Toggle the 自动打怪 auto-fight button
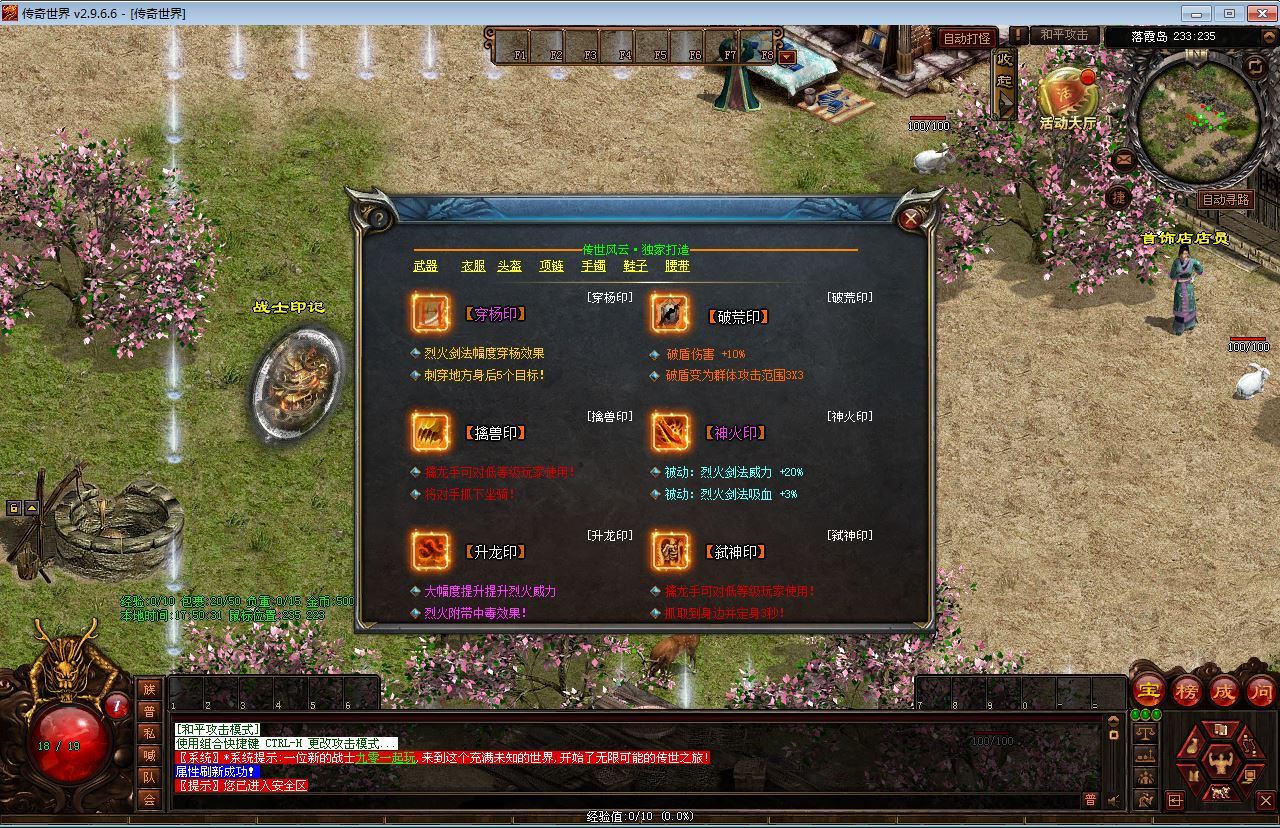Screen dimensions: 1280x828 tap(966, 39)
